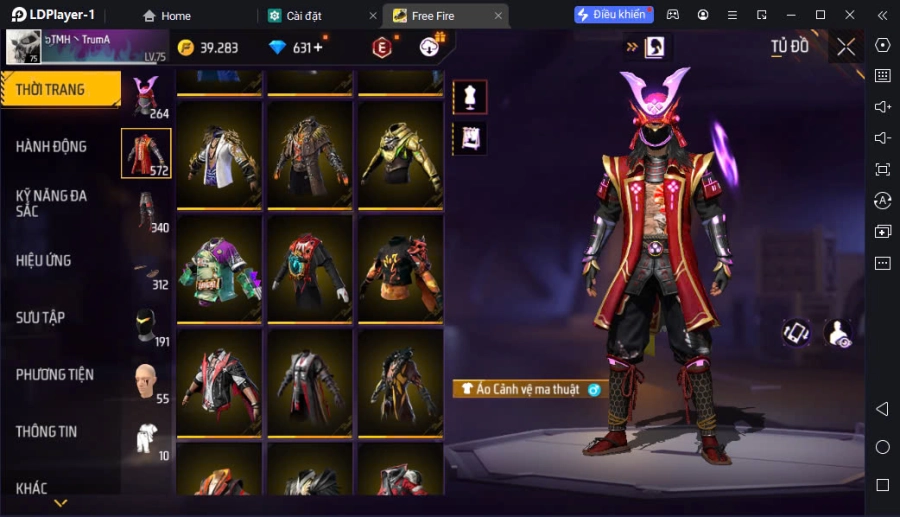Switch to the Hành Động category
The image size is (900, 517).
click(52, 147)
